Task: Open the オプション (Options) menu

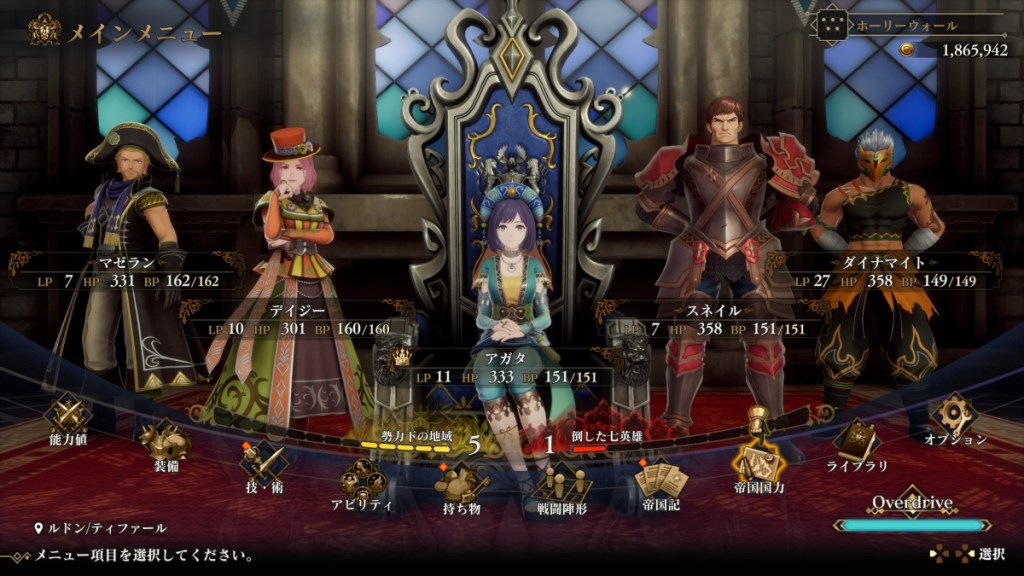Action: click(x=954, y=416)
